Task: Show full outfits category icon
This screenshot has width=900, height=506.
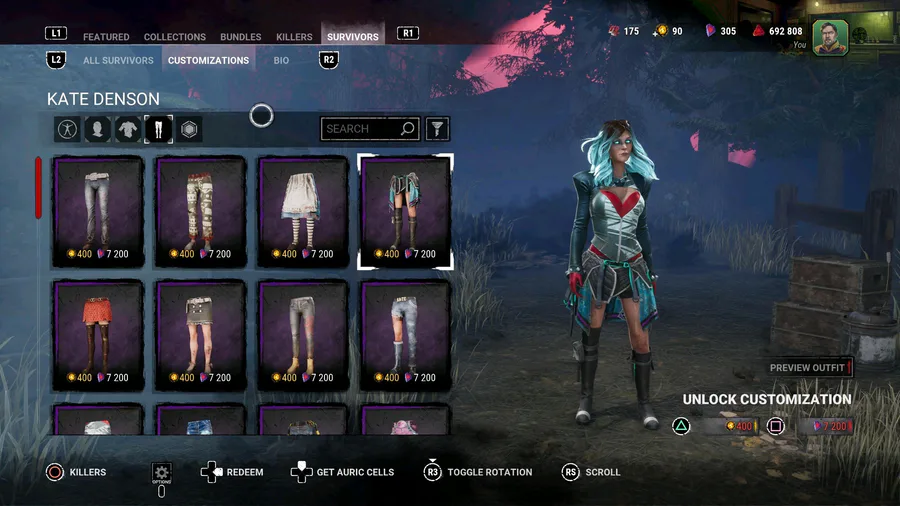Action: (67, 129)
